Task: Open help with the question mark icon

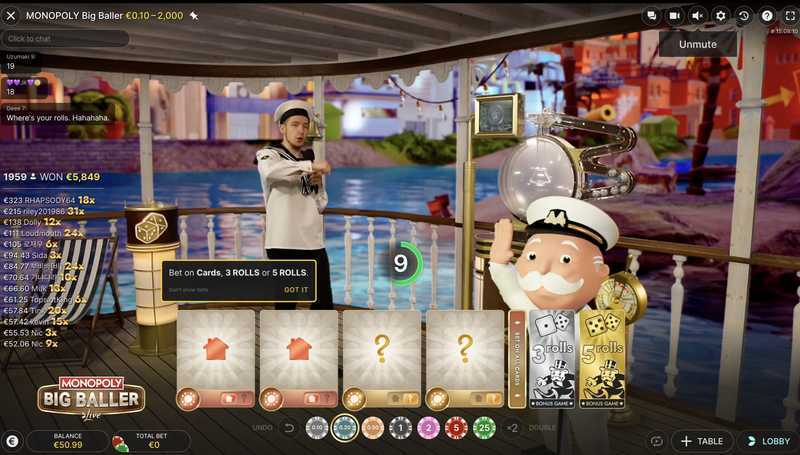Action: pos(767,16)
